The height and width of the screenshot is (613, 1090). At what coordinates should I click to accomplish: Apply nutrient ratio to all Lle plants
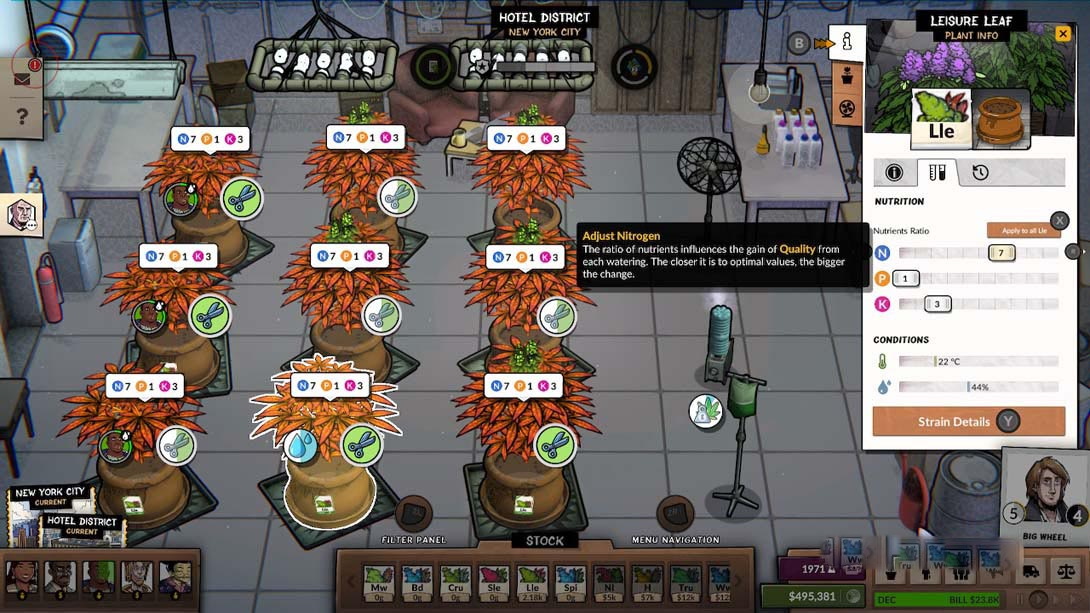1023,230
